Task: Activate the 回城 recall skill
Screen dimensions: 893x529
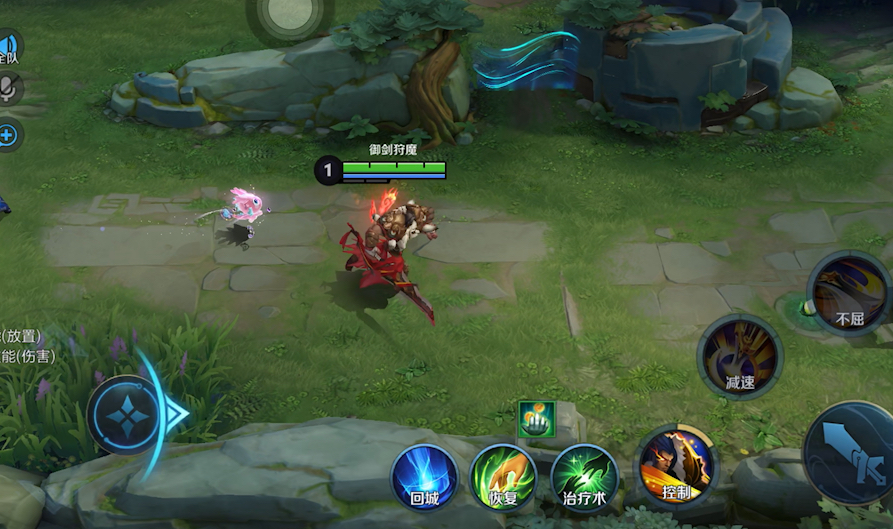Action: (425, 477)
